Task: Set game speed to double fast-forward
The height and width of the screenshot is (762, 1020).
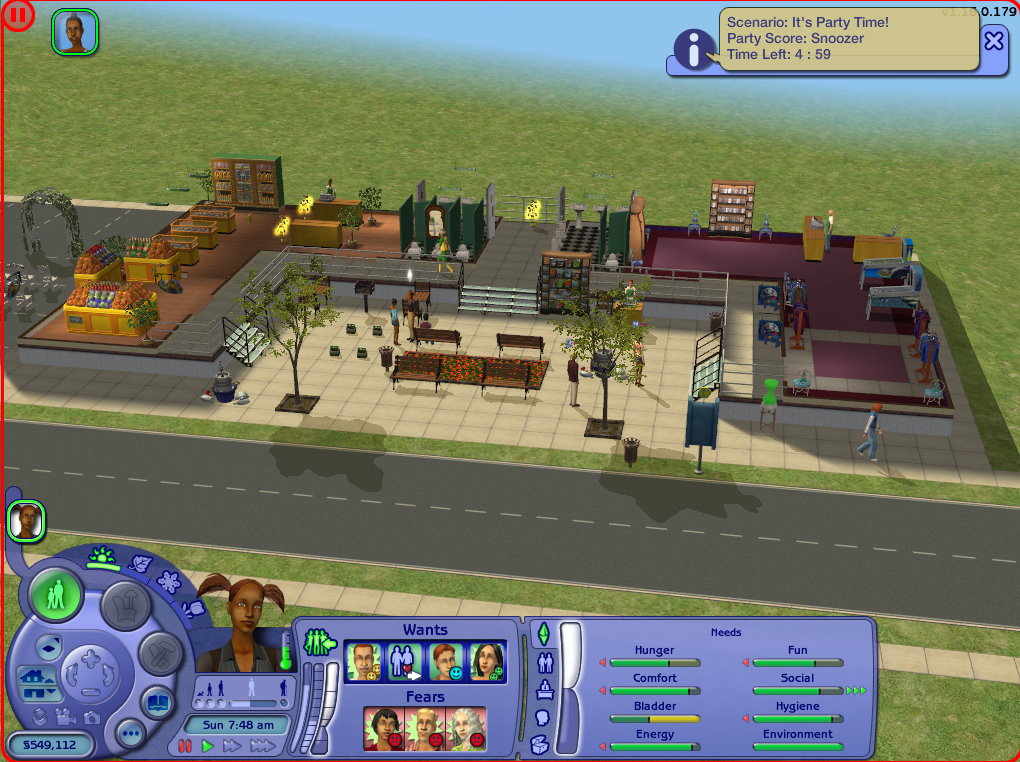Action: pyautogui.click(x=232, y=746)
